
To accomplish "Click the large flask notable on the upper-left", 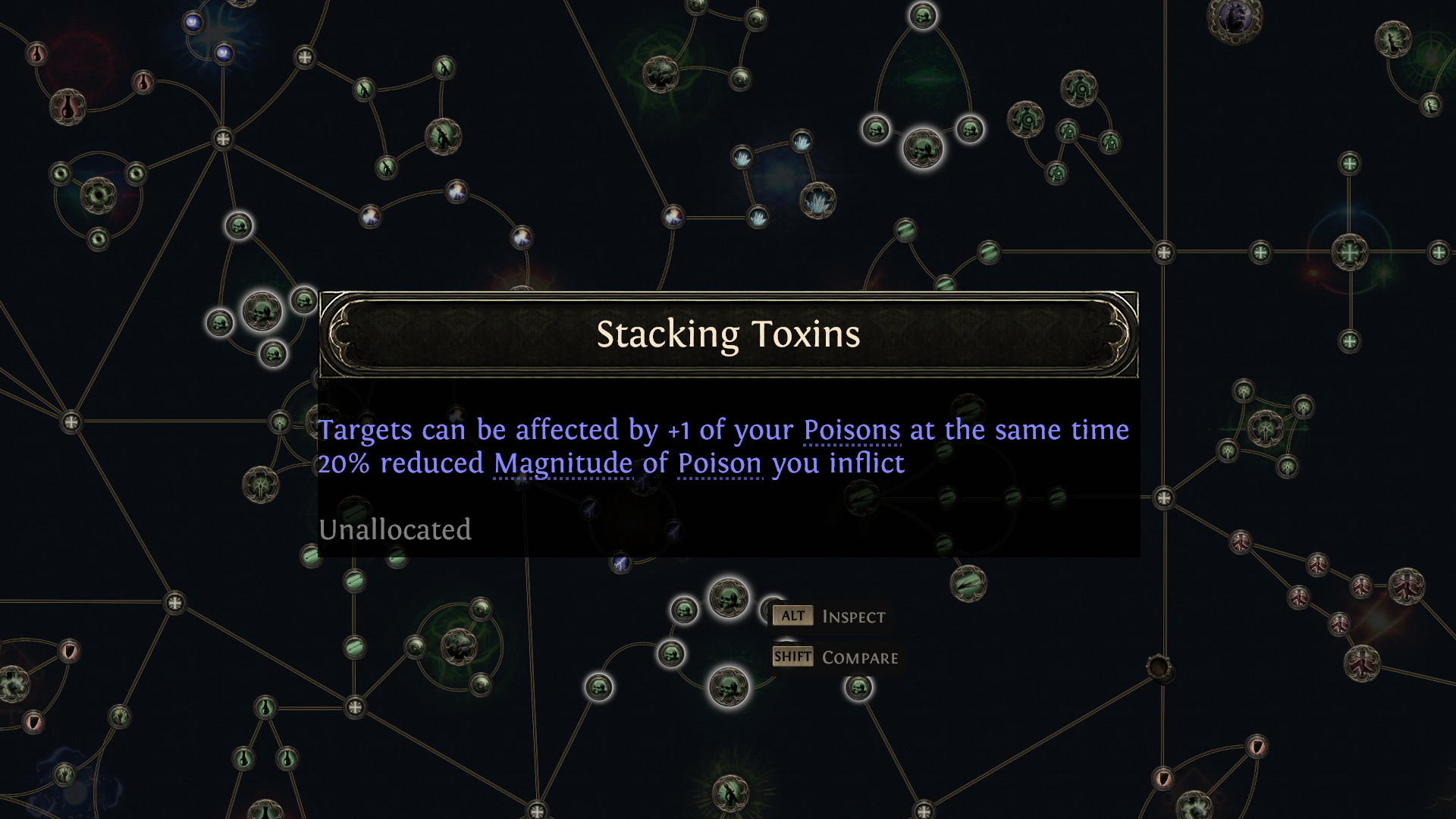I will [67, 109].
